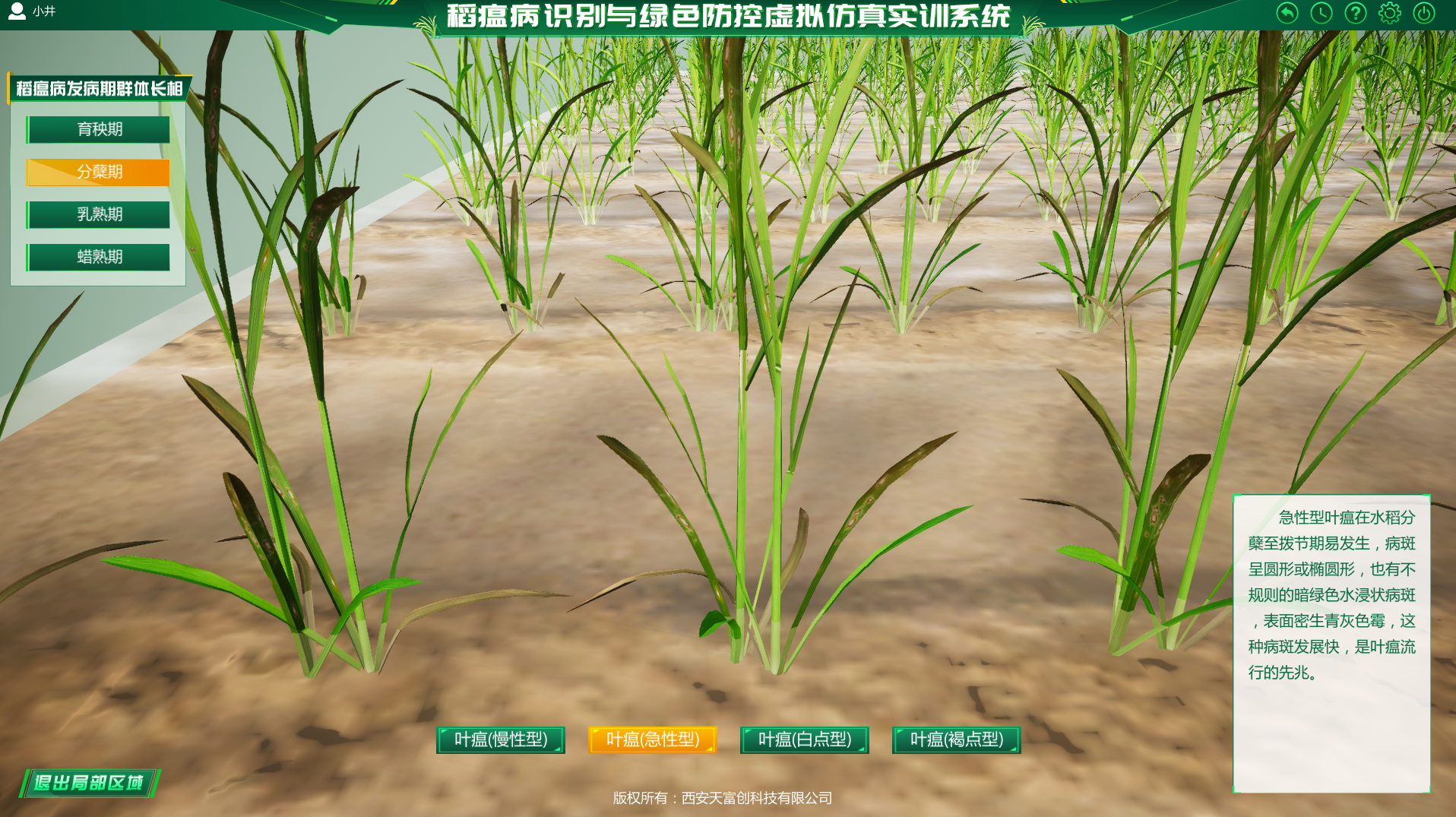The width and height of the screenshot is (1456, 817).
Task: Switch to 叶瘟(慢性型) type
Action: (x=501, y=739)
